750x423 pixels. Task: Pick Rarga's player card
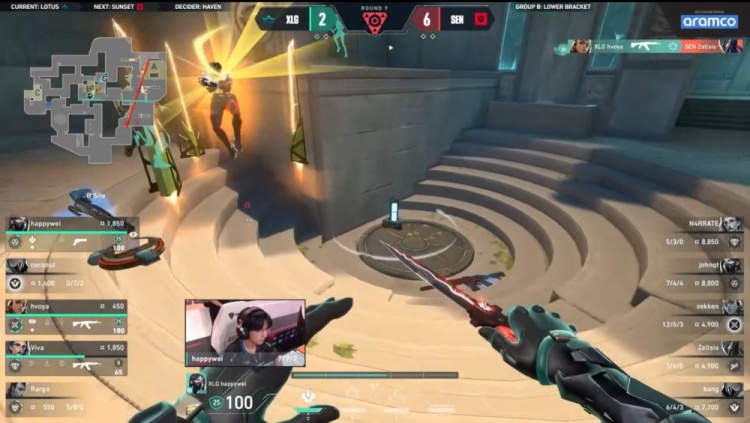coord(70,400)
